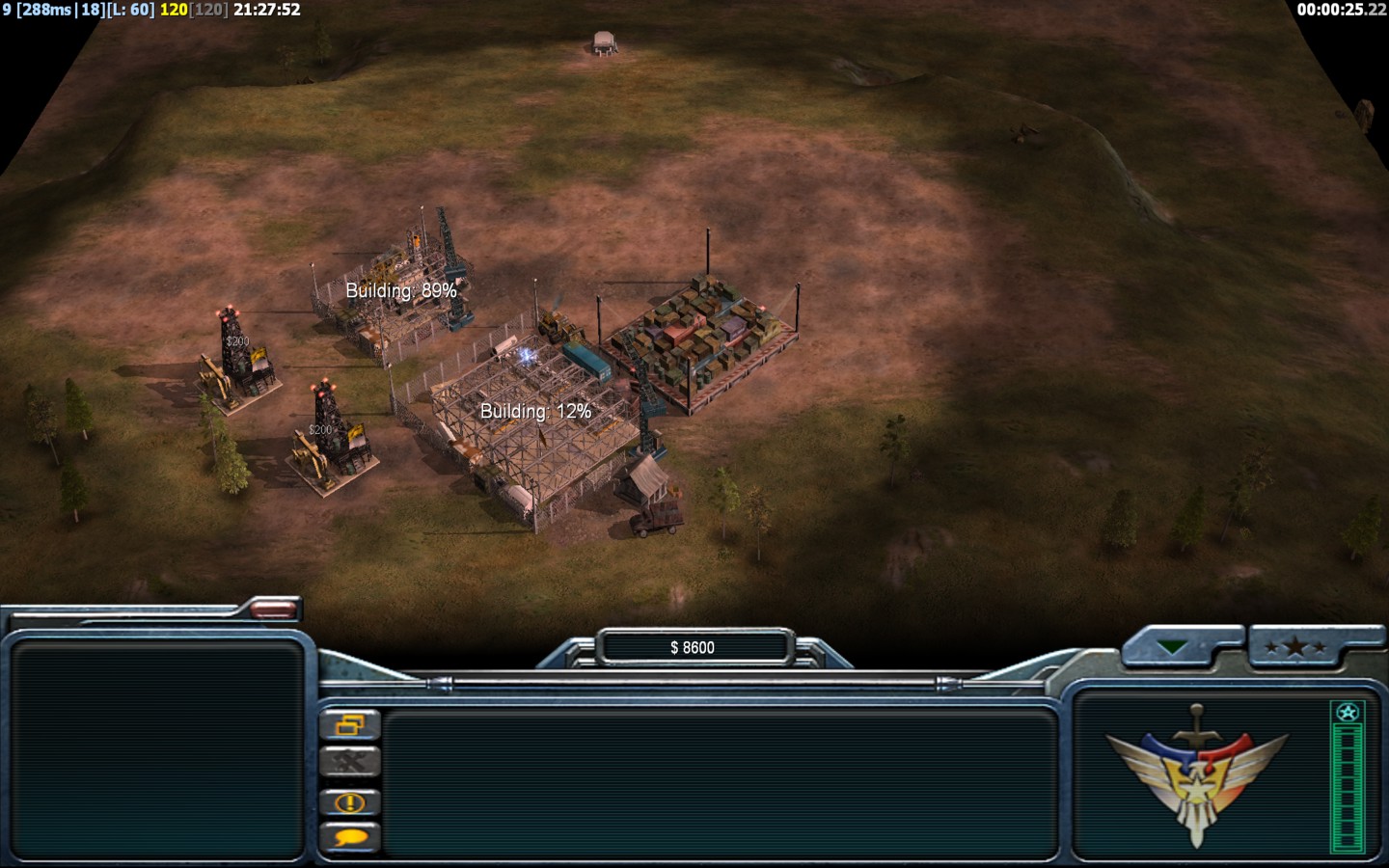
Task: Open the options menu via red button
Action: pos(274,608)
